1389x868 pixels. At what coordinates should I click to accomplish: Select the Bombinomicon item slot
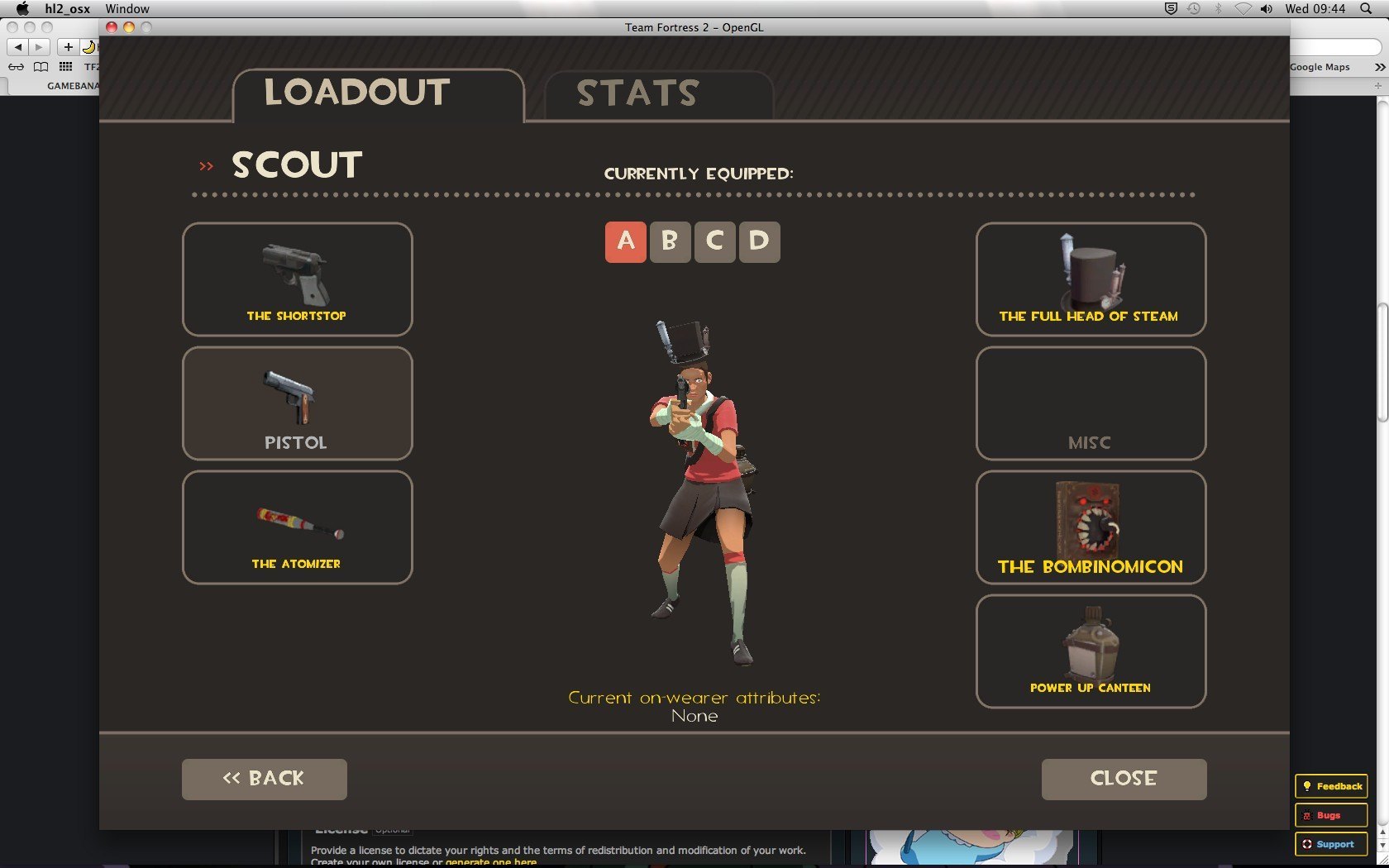coord(1091,527)
